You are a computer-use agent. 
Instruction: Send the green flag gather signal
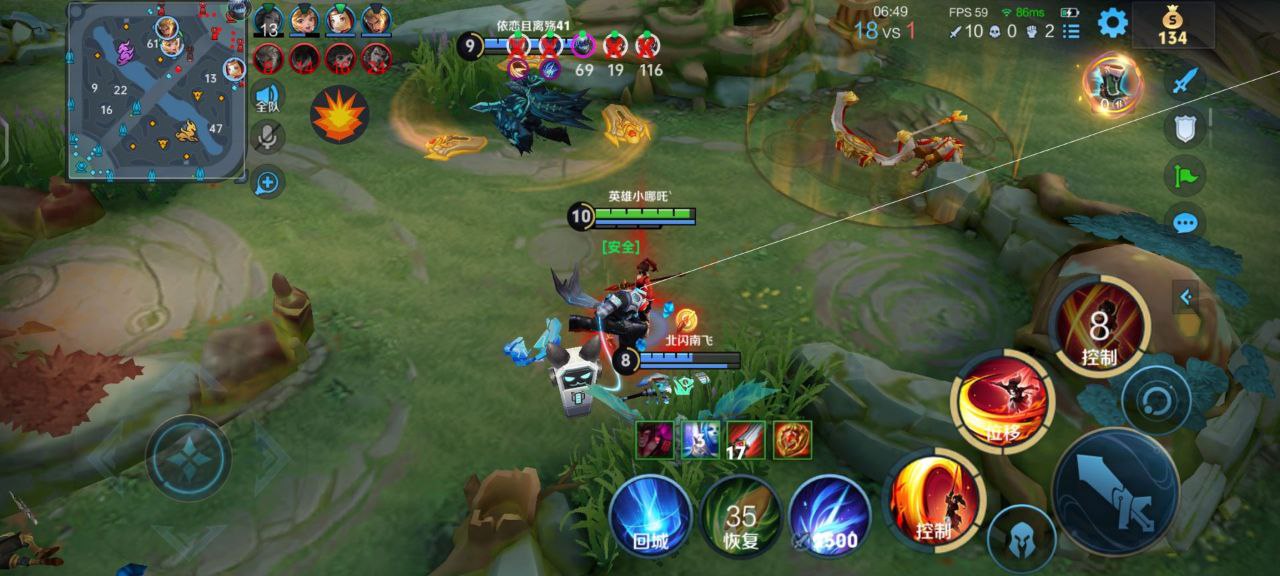[1184, 176]
